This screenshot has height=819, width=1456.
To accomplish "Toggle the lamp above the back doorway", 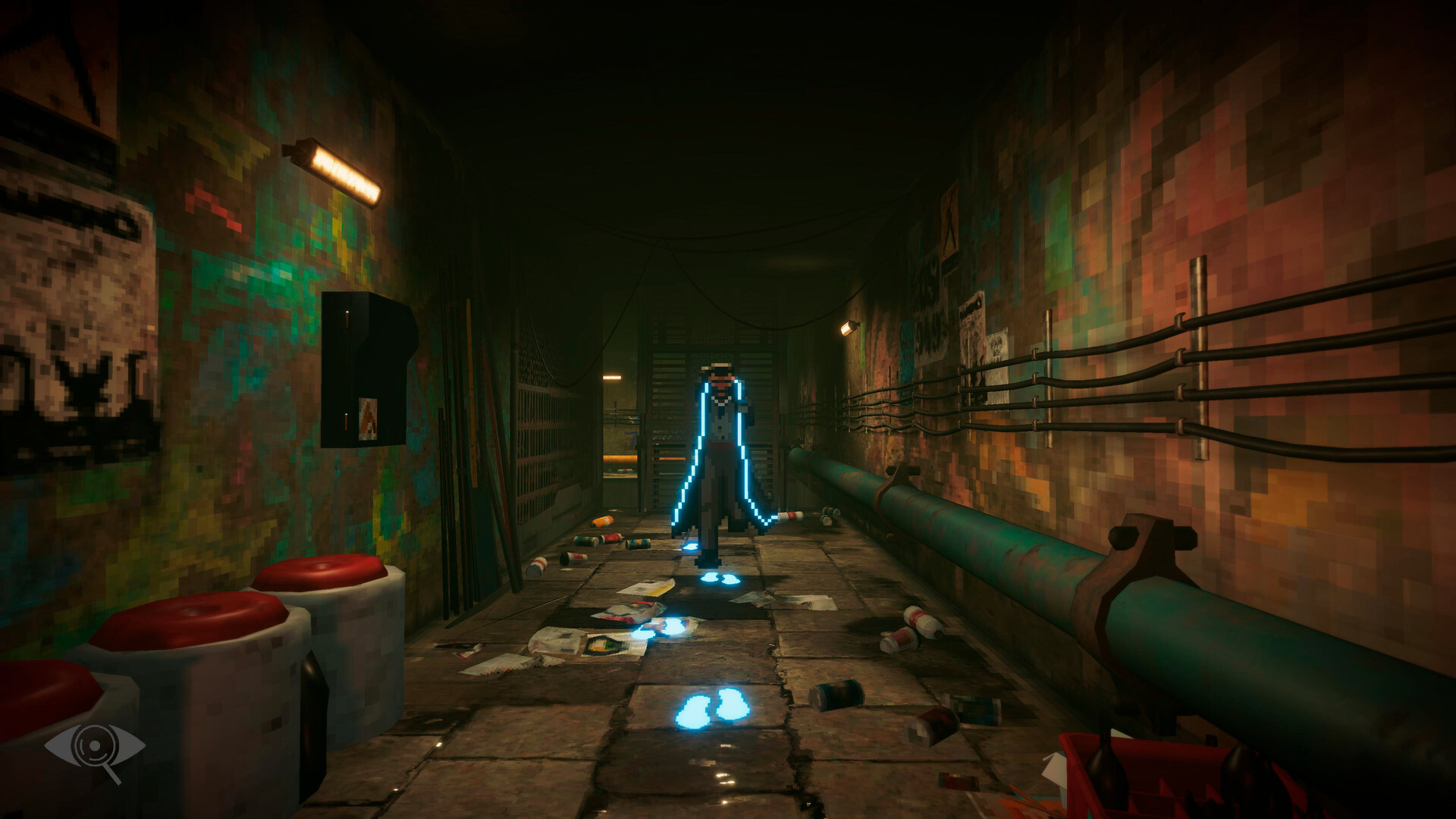I will click(x=610, y=378).
